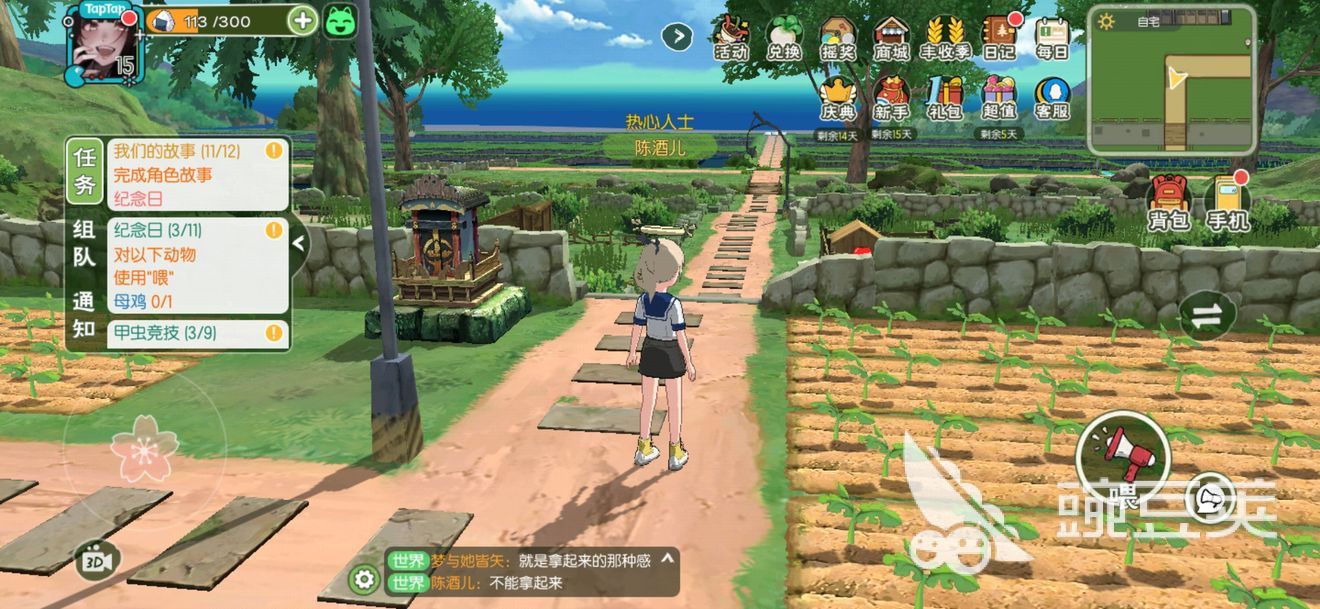Open the 礼包 gift pack
This screenshot has height=609, width=1320.
click(945, 98)
